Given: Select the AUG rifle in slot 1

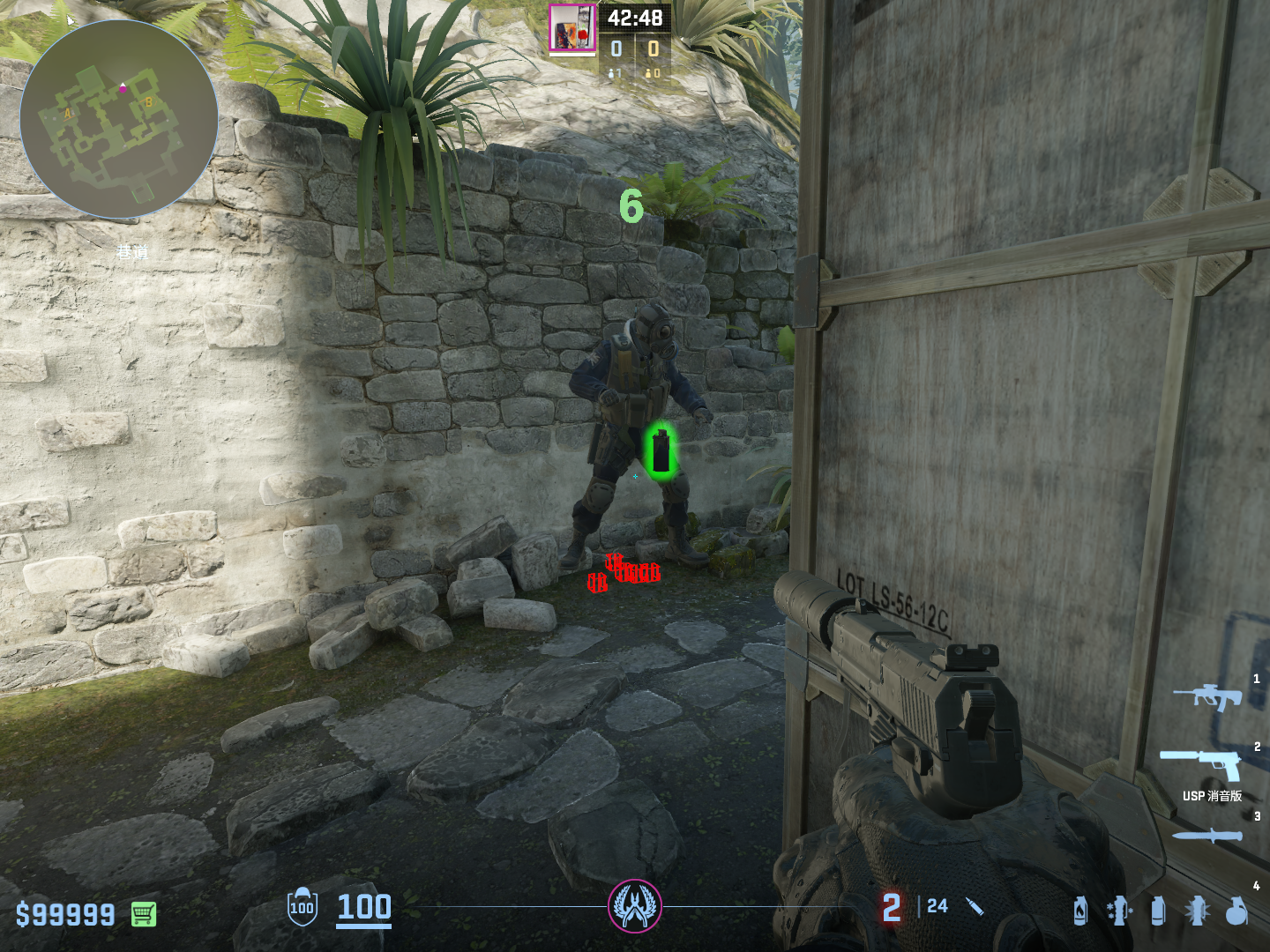Looking at the screenshot, I should 1206,697.
